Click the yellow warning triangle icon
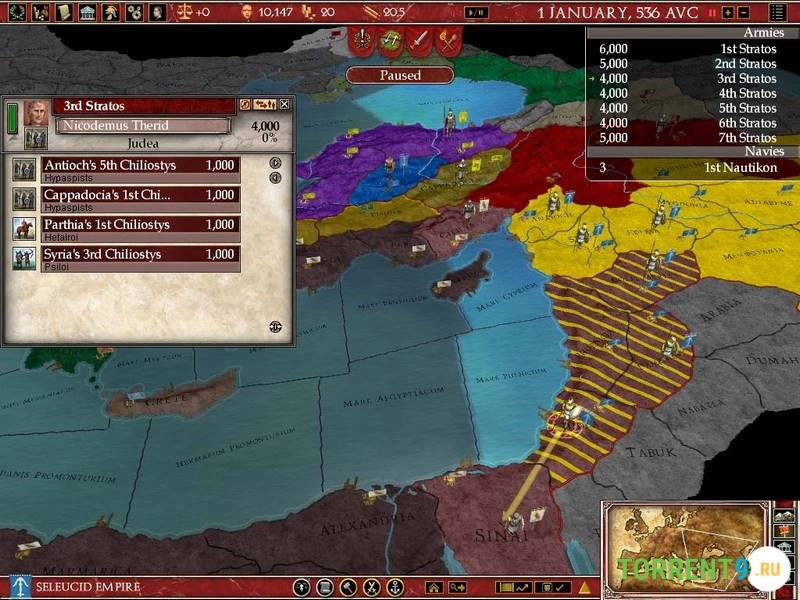 [584, 587]
